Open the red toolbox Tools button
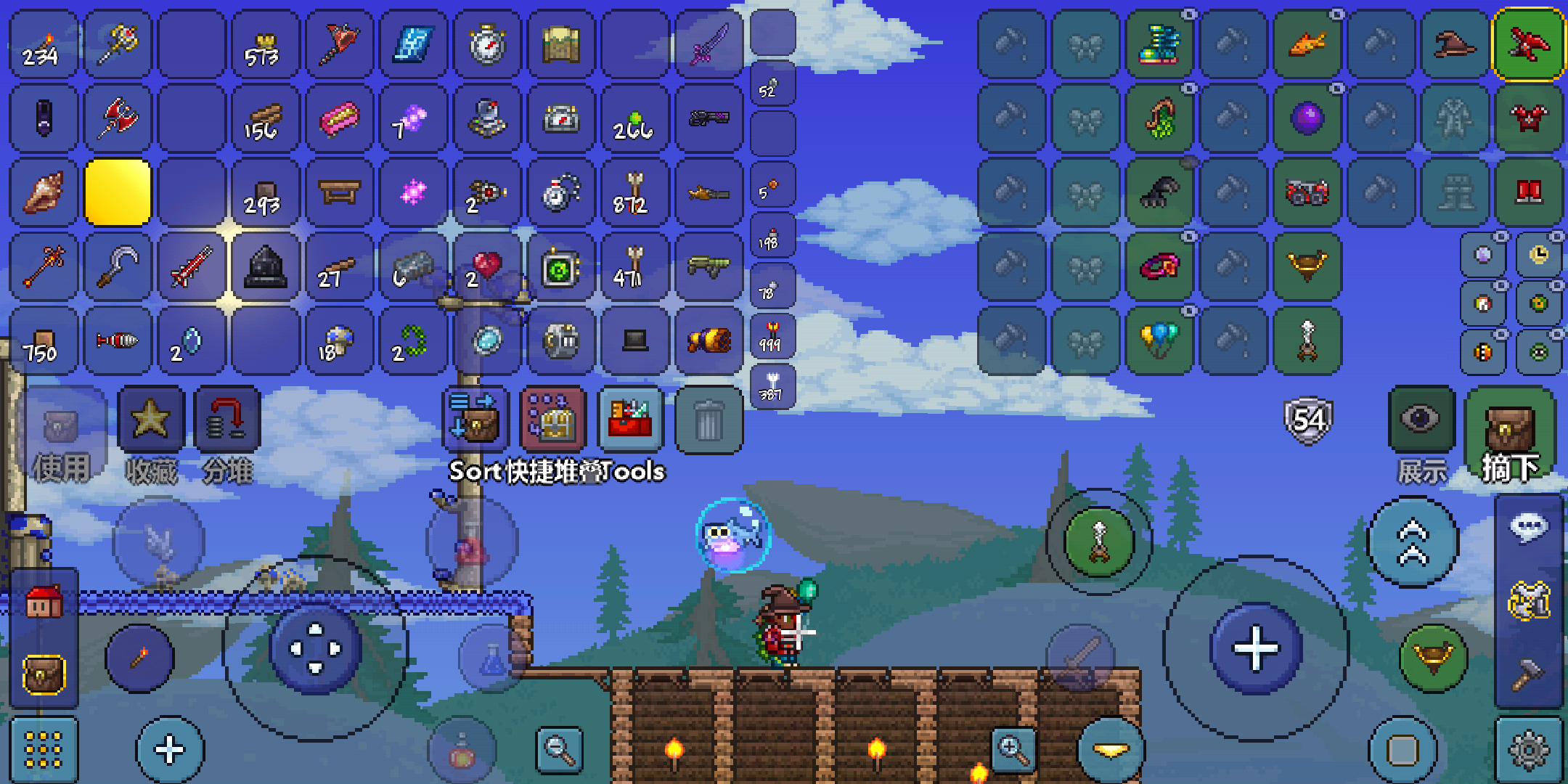1568x784 pixels. click(x=630, y=419)
